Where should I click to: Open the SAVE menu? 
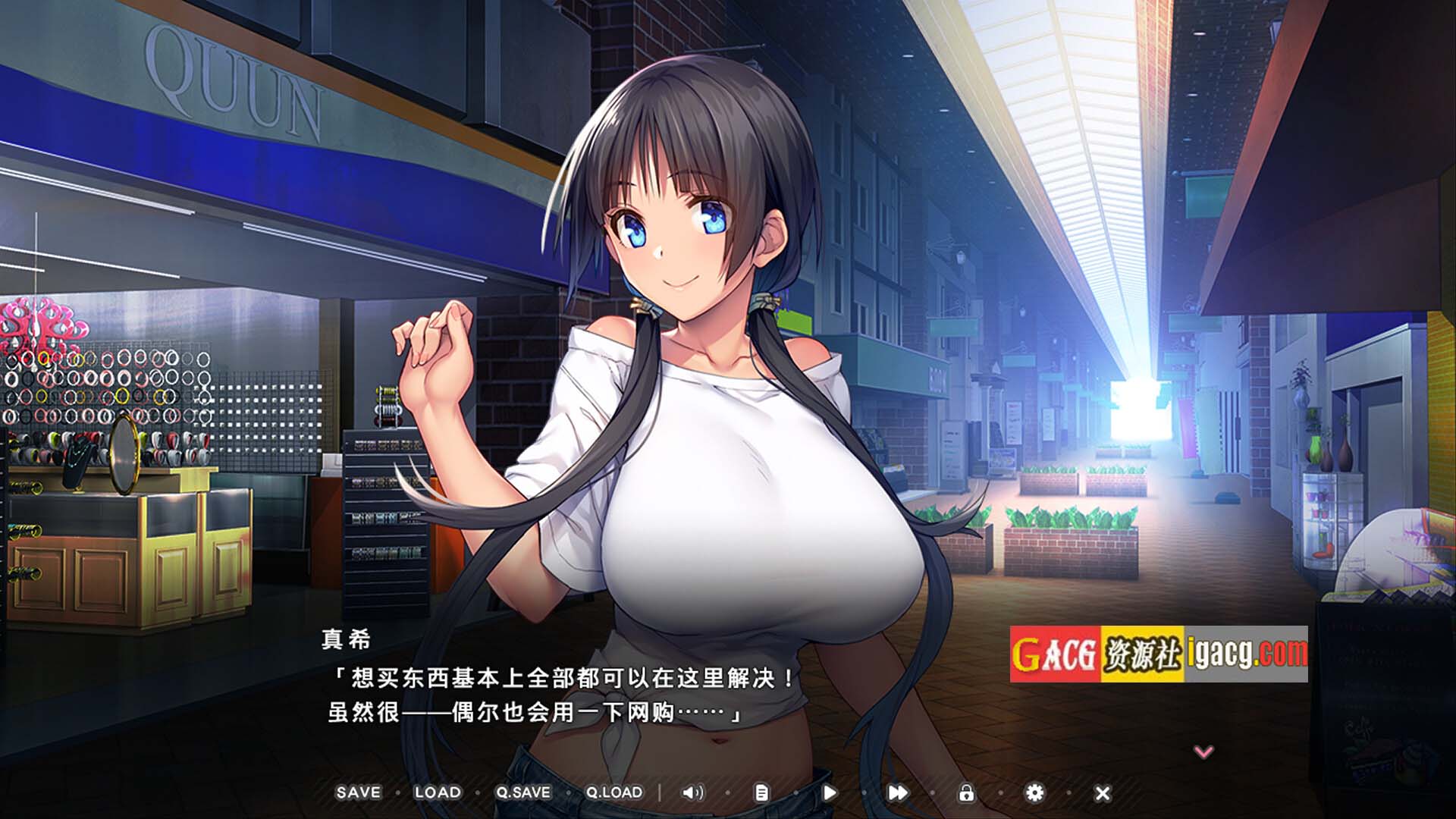(359, 792)
